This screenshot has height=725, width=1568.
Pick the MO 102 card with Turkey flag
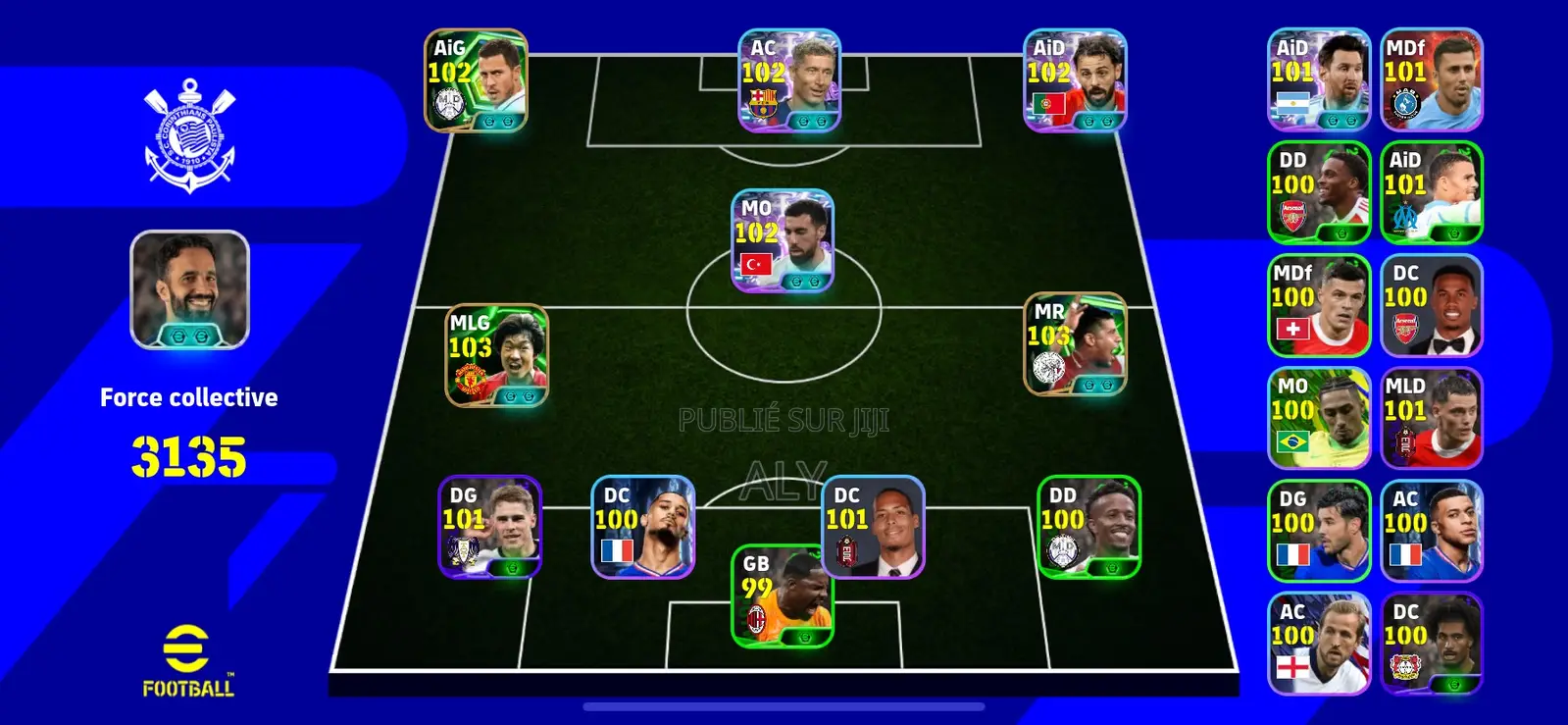pyautogui.click(x=783, y=242)
